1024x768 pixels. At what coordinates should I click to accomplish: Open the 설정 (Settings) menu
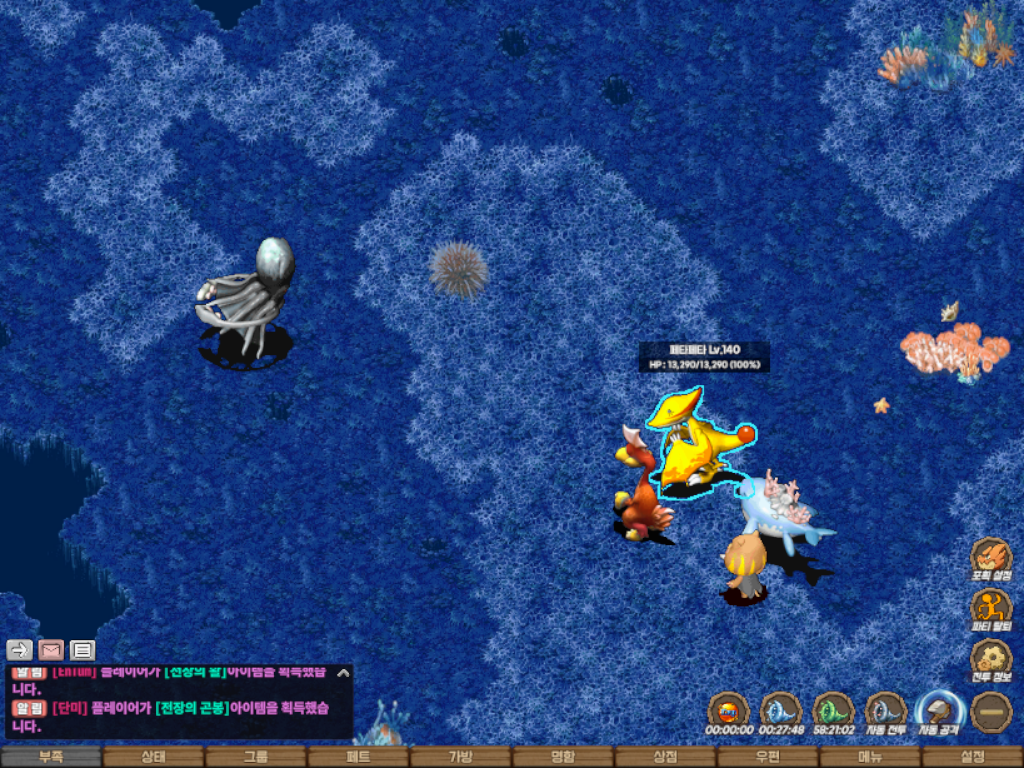click(972, 757)
